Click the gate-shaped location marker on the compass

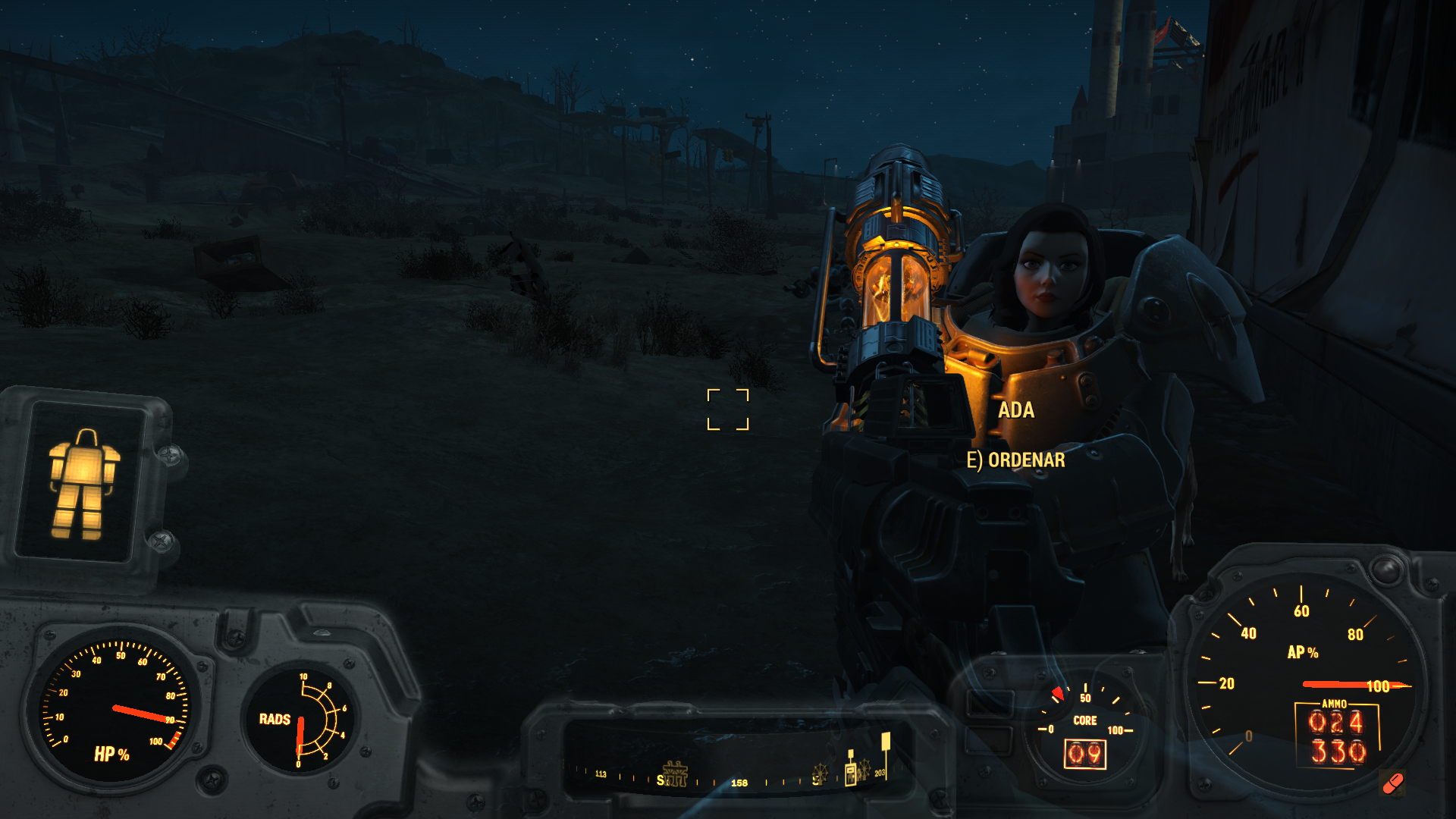click(675, 773)
